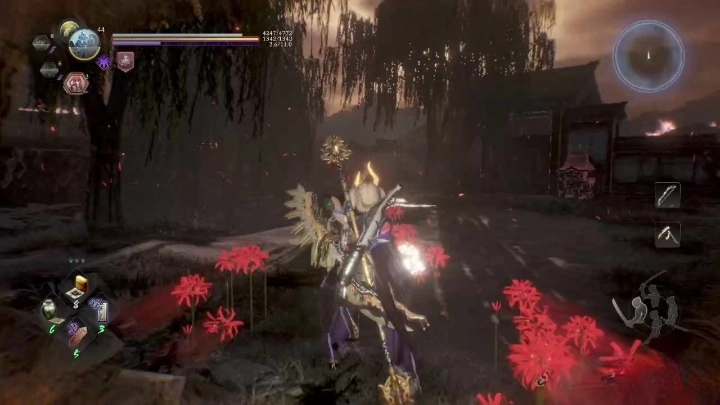Viewport: 720px width, 405px height.
Task: Select the sword weapon slot
Action: (667, 195)
